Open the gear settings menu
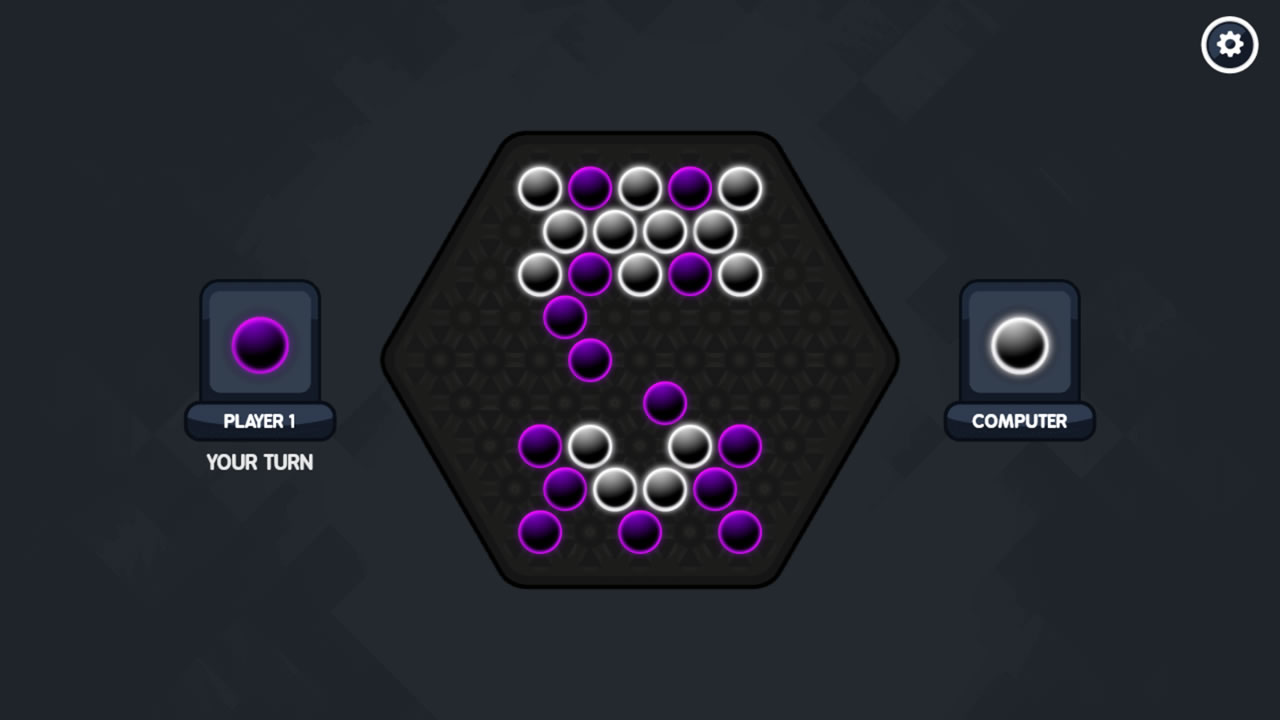Screen dimensions: 1280x720 click(x=1229, y=45)
